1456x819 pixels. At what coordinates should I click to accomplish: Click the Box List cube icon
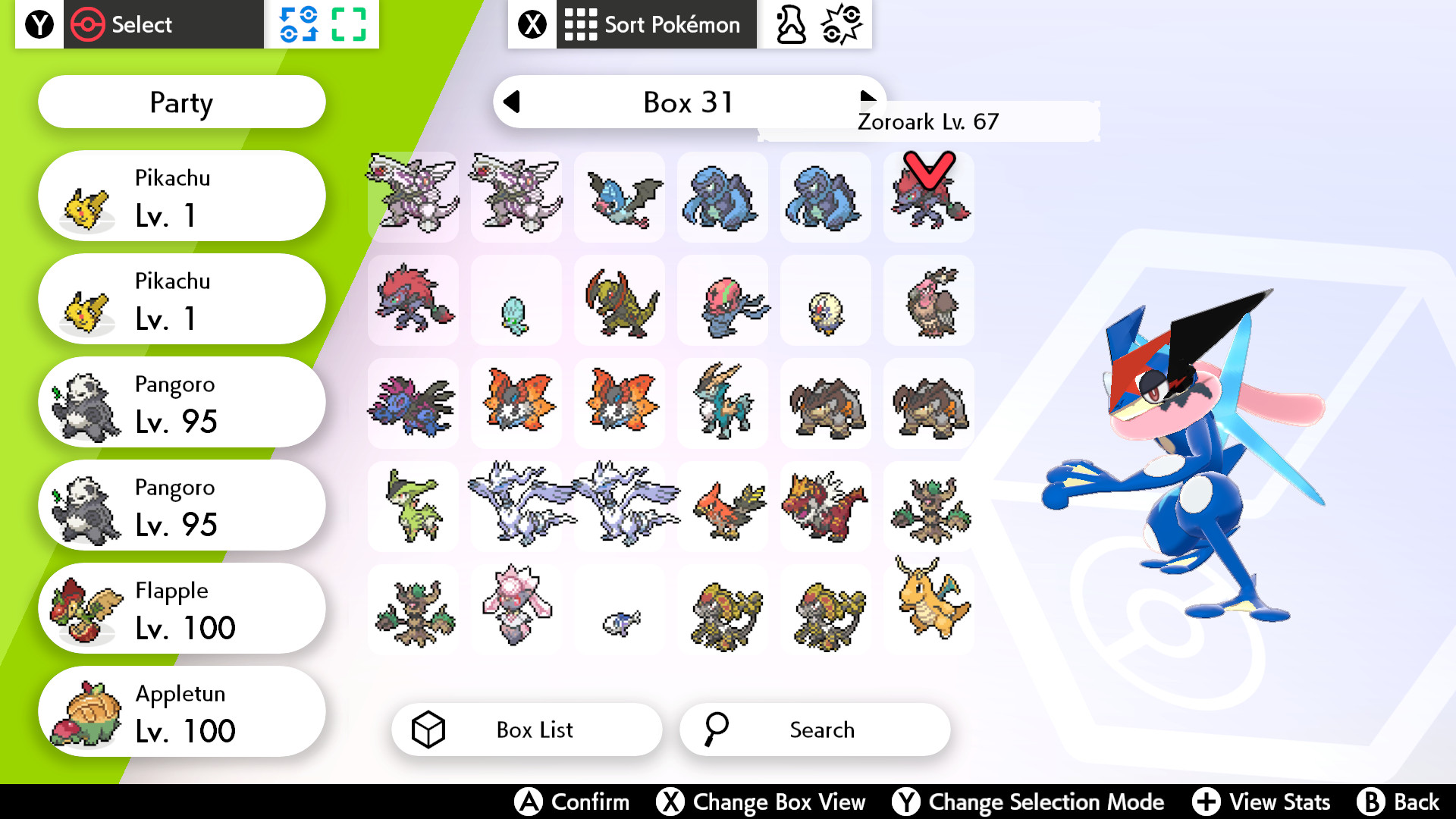[x=430, y=730]
